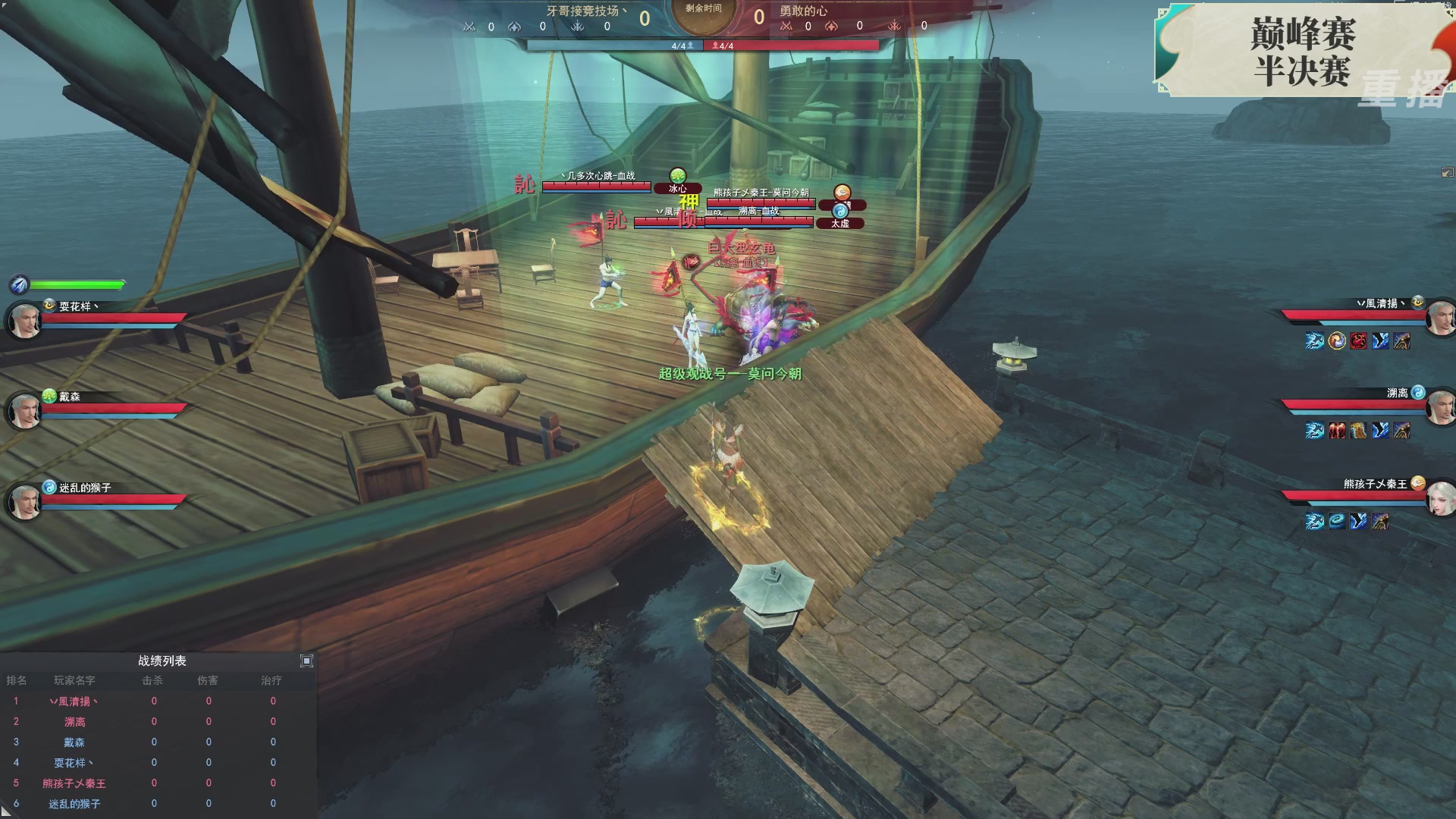
Task: Select 熊孩子メ秦王 row in the scoreboard
Action: [x=74, y=783]
